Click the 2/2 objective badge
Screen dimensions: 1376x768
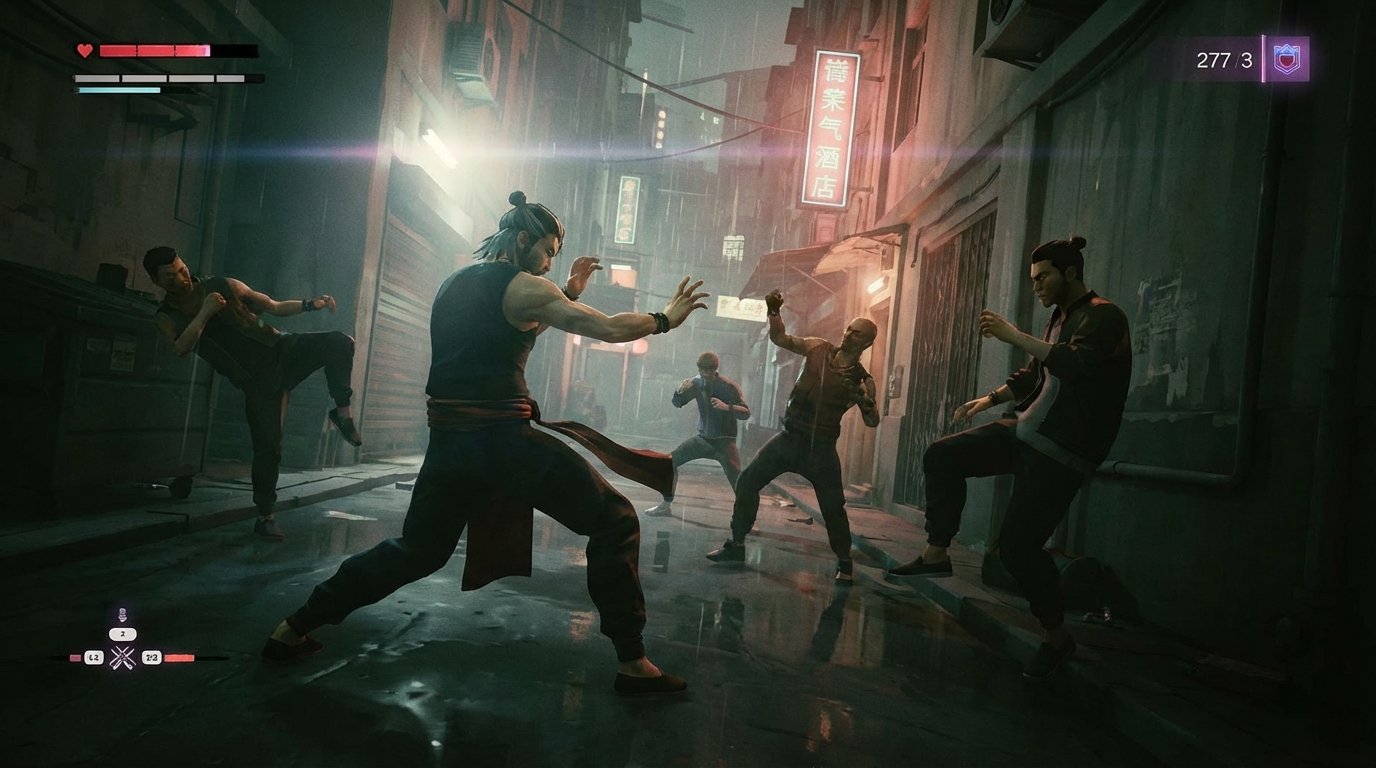[152, 657]
